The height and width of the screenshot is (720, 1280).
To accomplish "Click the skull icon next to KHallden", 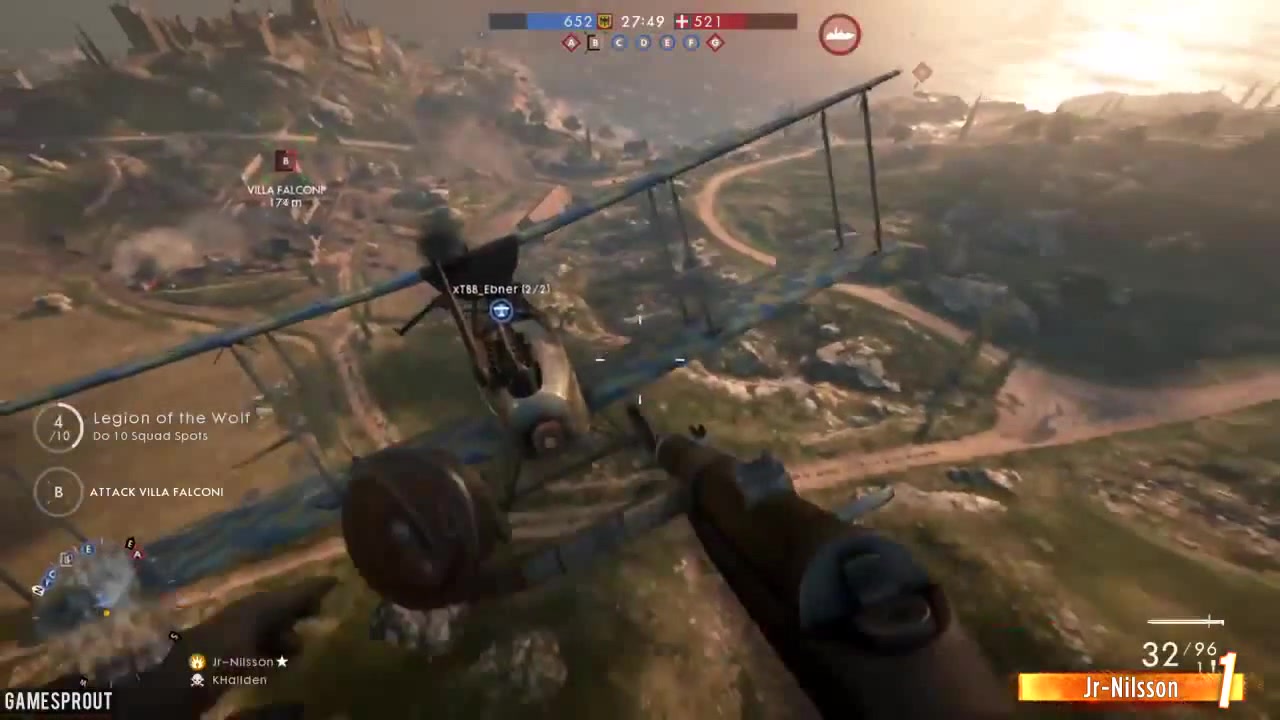I will tap(196, 680).
